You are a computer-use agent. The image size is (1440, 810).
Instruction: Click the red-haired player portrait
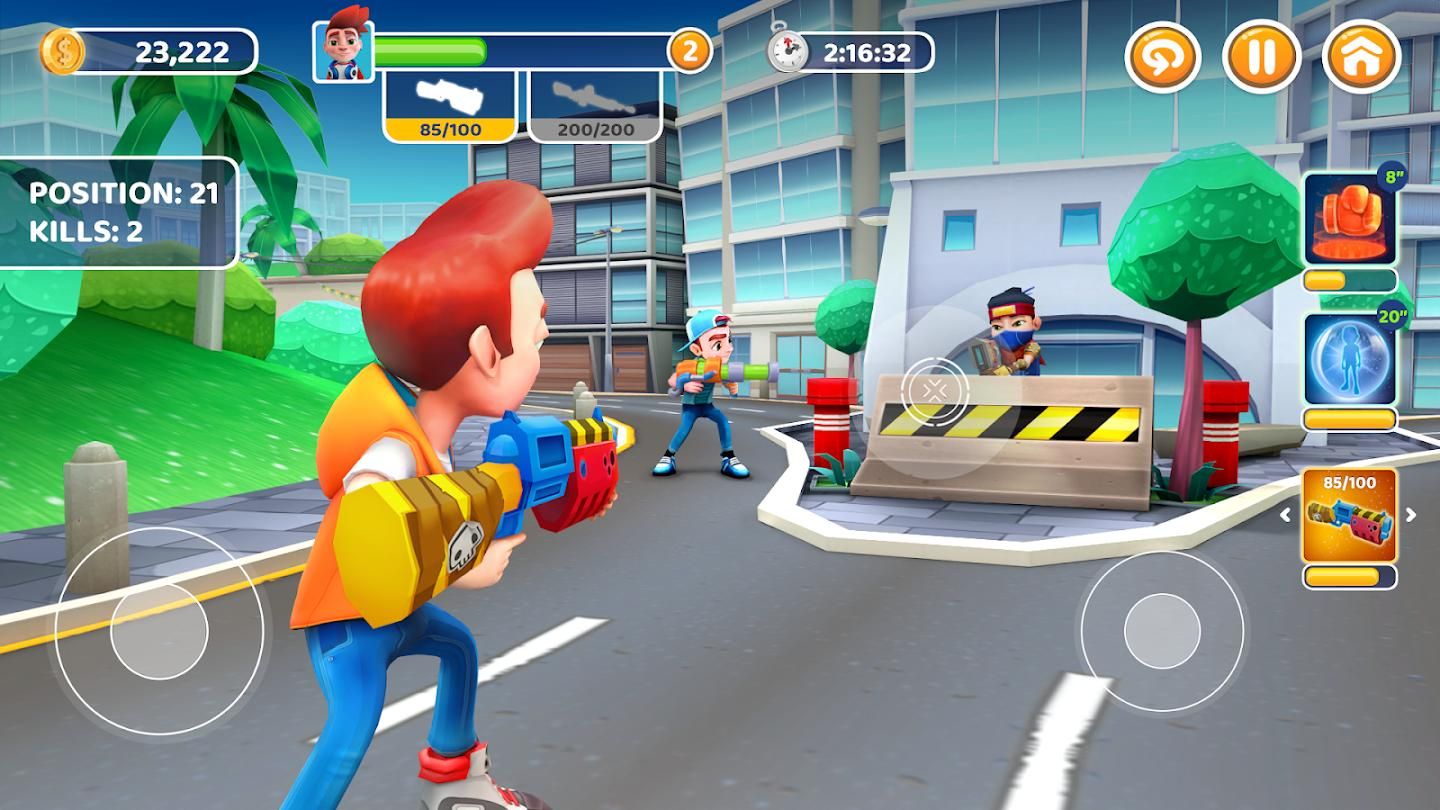point(343,50)
